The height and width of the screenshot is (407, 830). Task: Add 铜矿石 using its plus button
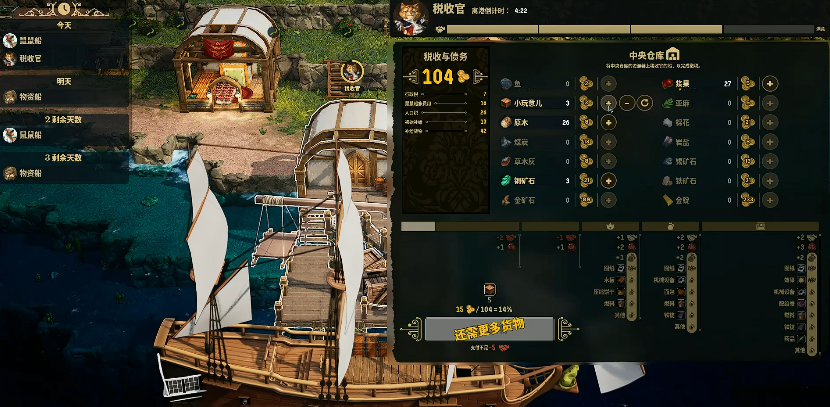click(x=608, y=181)
